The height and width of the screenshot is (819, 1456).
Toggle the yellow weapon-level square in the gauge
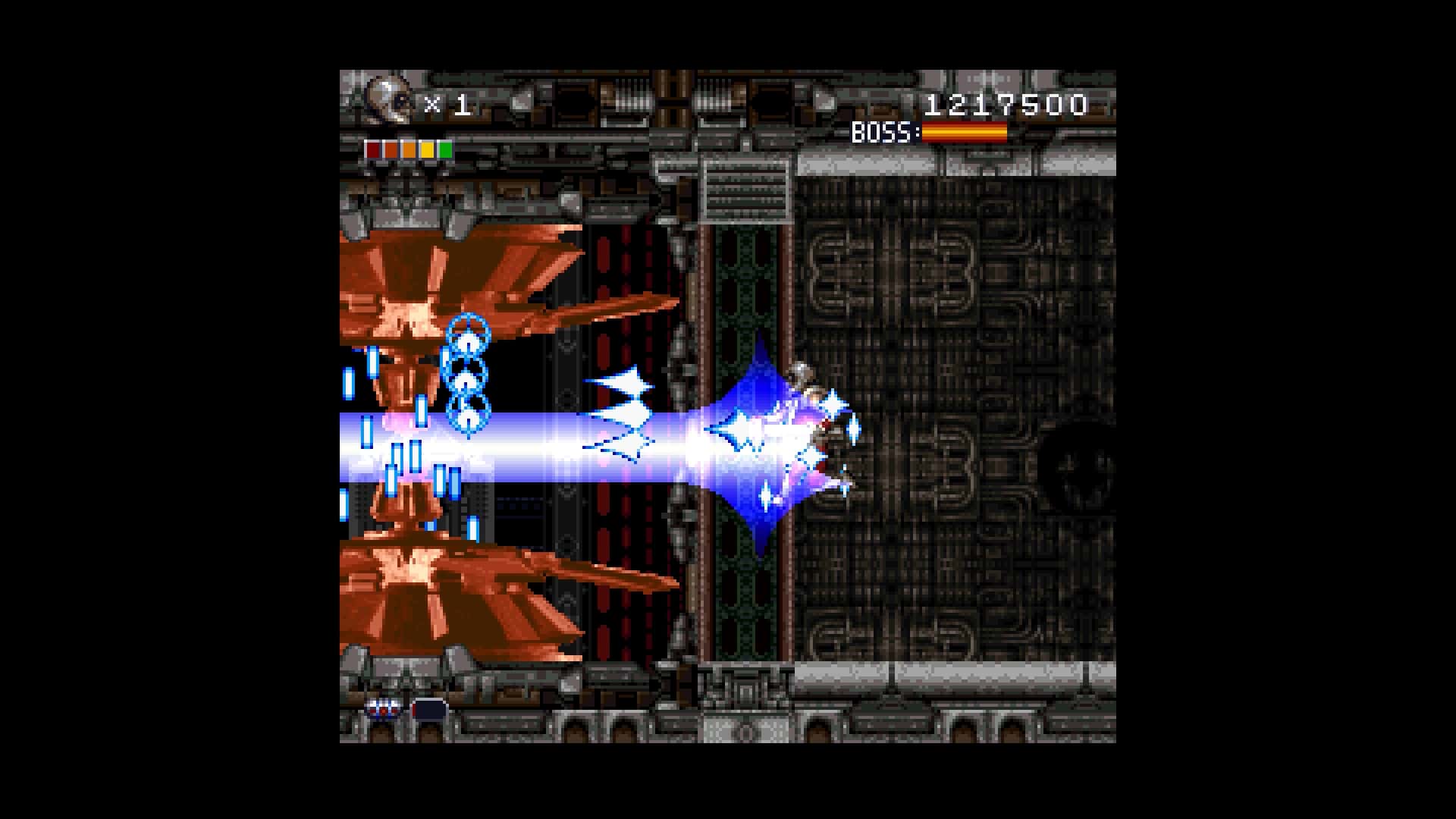pyautogui.click(x=426, y=150)
